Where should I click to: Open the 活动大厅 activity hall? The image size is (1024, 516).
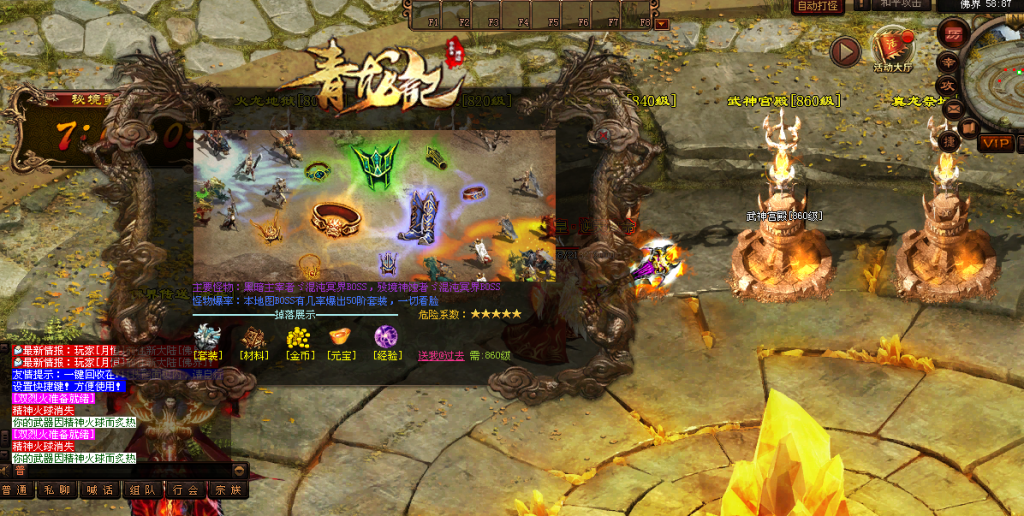(x=893, y=48)
